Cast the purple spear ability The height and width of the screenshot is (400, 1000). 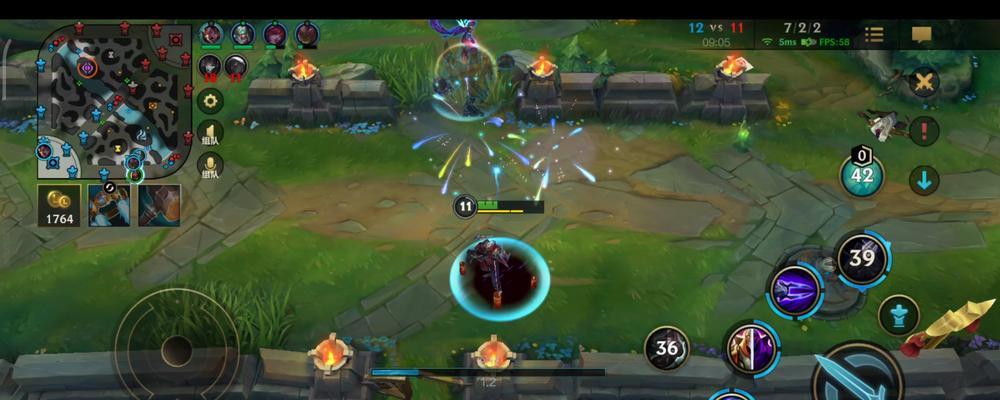pyautogui.click(x=795, y=292)
